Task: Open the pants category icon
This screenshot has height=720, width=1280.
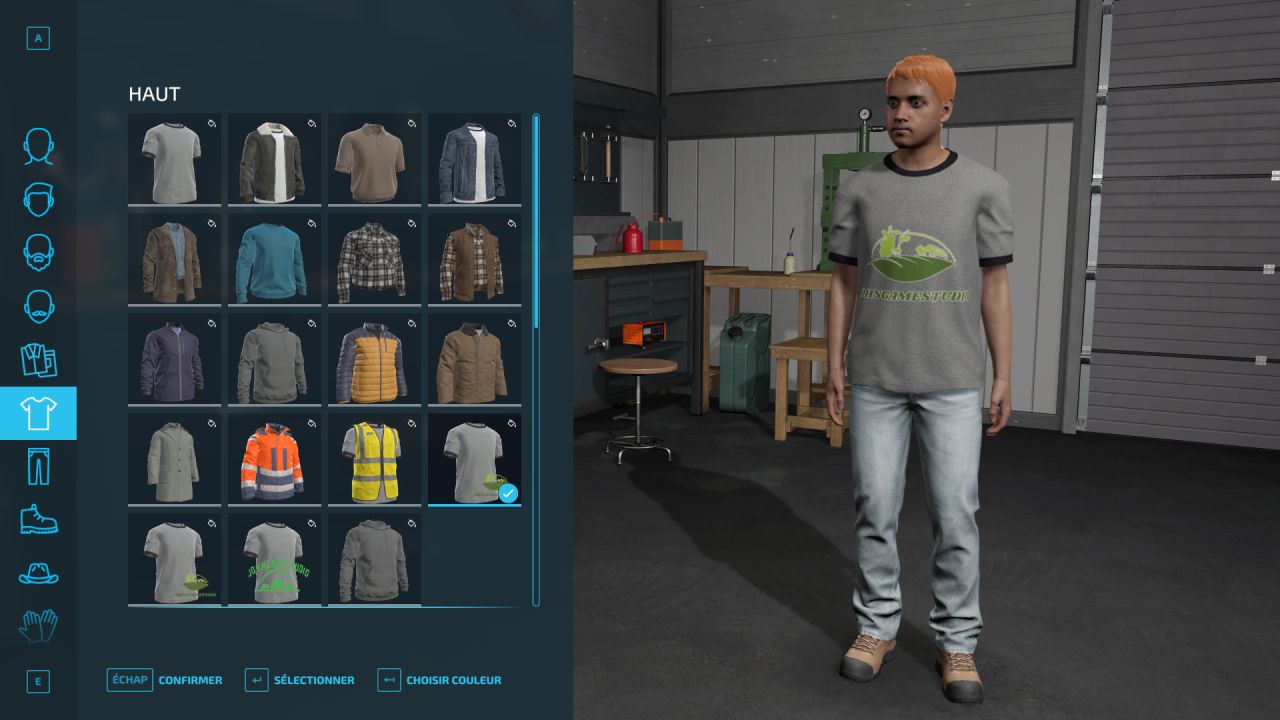Action: point(37,466)
